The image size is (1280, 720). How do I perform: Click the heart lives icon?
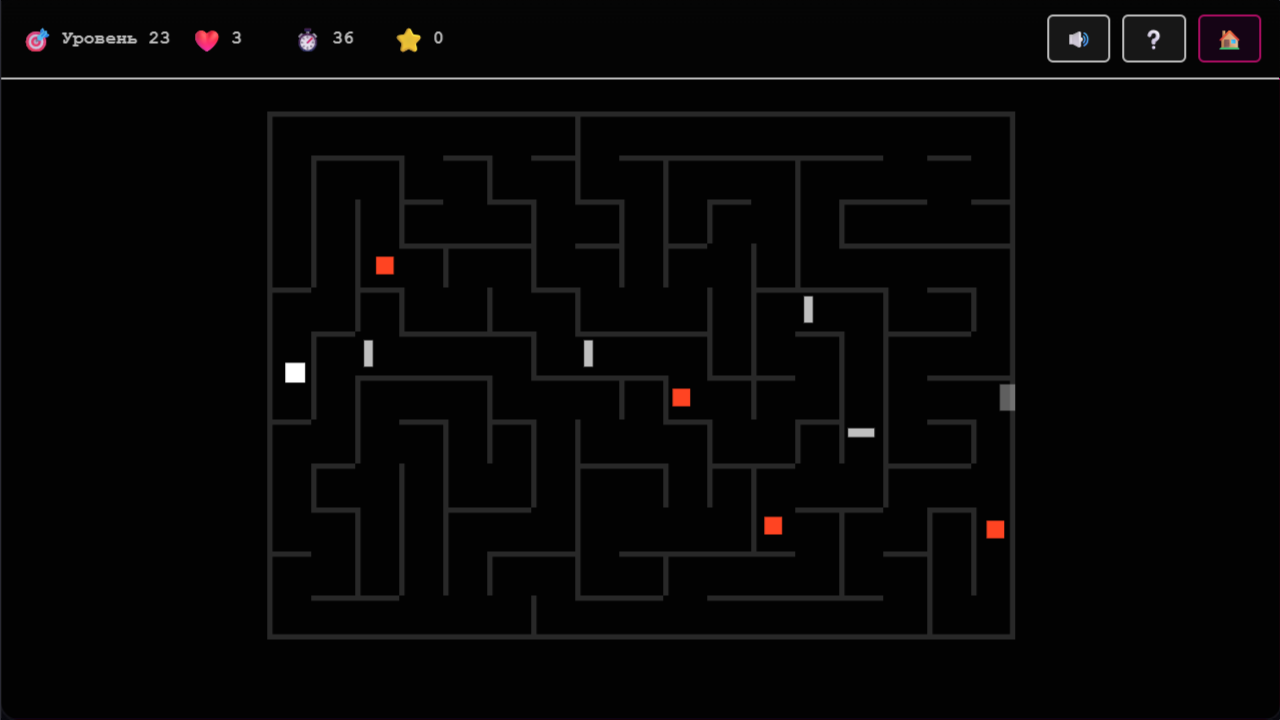pos(207,39)
